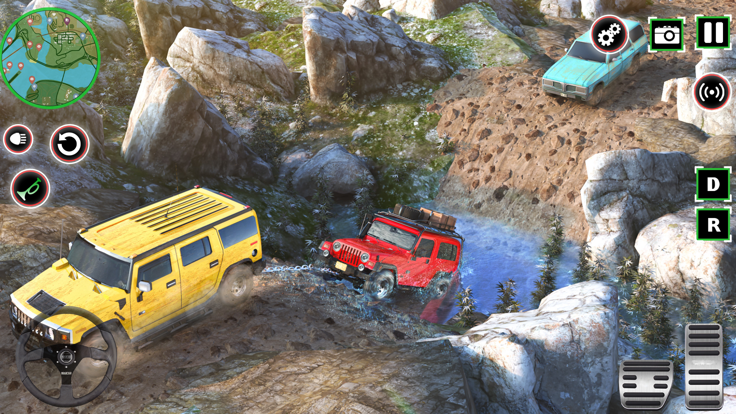
Task: Toggle the headlights button
Action: [x=18, y=140]
